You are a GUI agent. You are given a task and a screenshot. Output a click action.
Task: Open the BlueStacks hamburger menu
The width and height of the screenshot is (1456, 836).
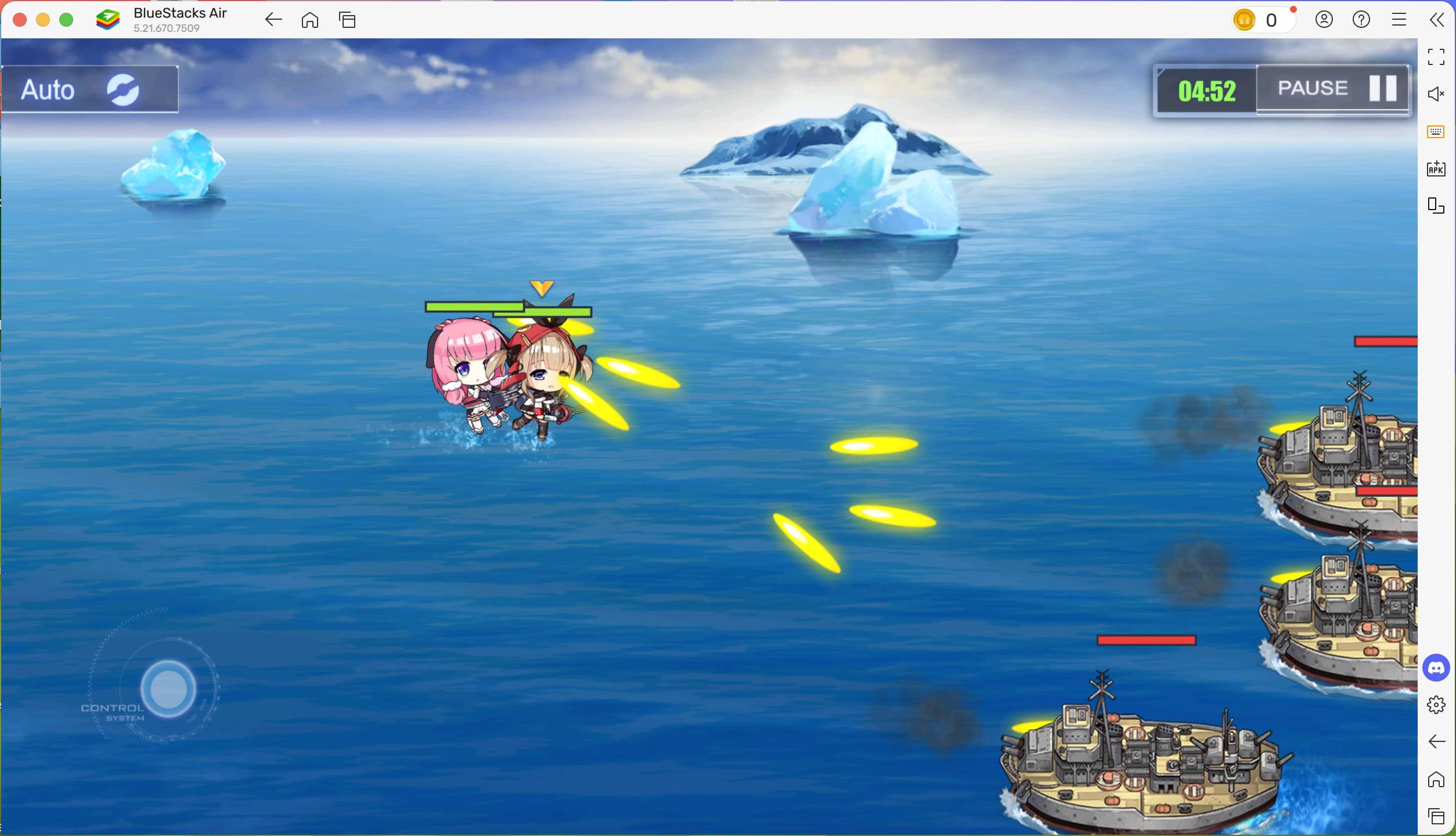pyautogui.click(x=1399, y=19)
